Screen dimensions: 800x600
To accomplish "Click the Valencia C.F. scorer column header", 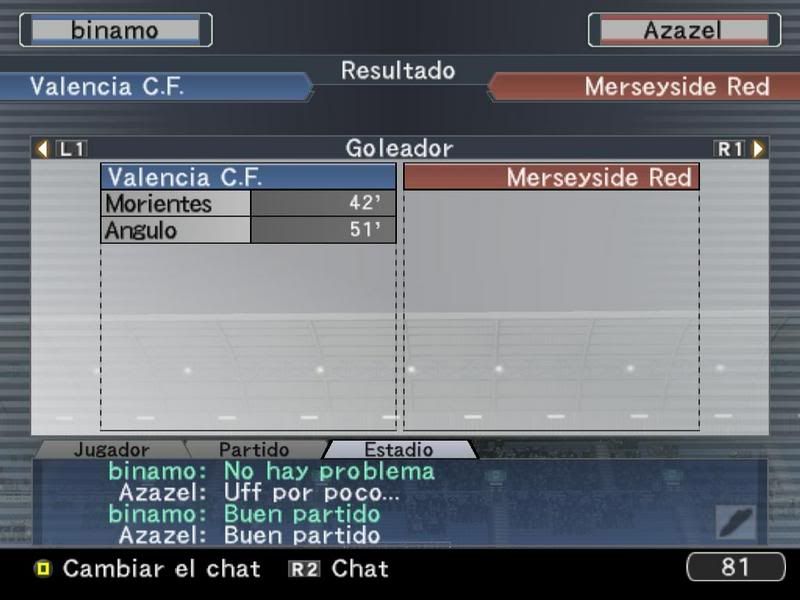I will coord(248,178).
